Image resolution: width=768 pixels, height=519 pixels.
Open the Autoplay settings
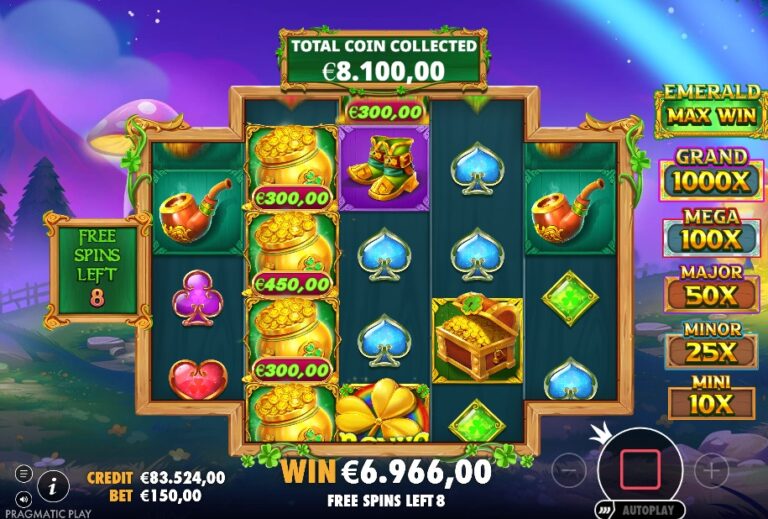641,508
